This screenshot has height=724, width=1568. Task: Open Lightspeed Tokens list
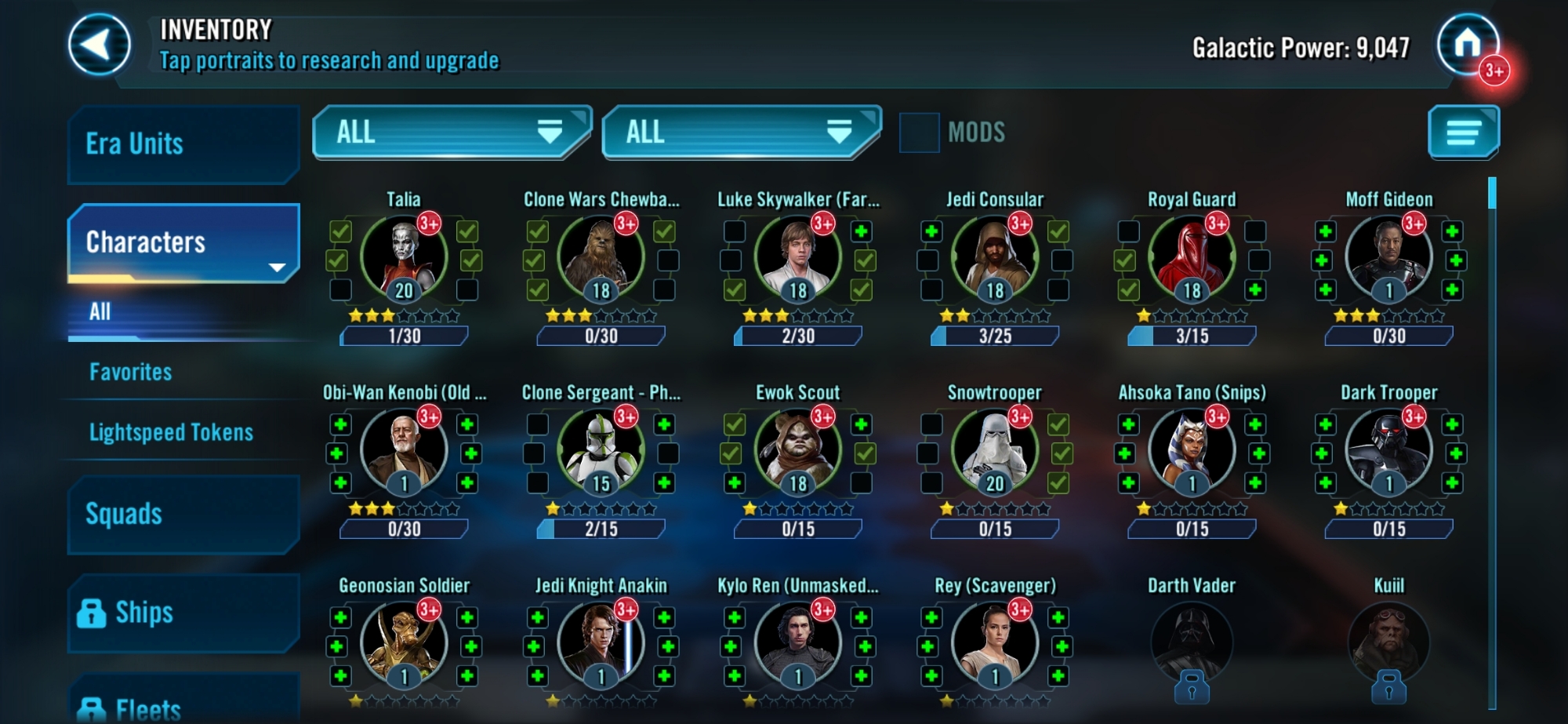171,432
